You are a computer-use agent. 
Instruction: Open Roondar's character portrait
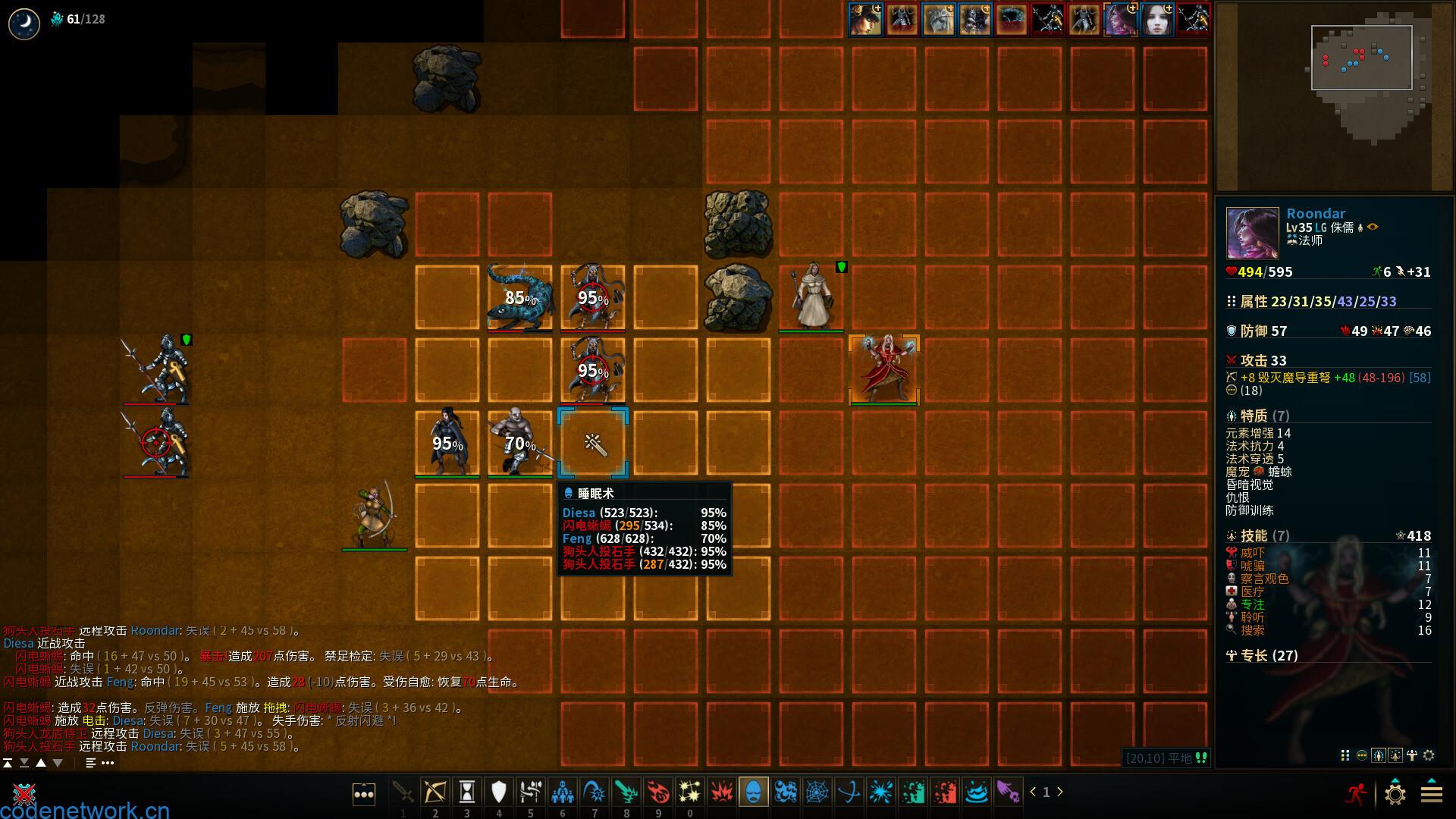pyautogui.click(x=1252, y=233)
